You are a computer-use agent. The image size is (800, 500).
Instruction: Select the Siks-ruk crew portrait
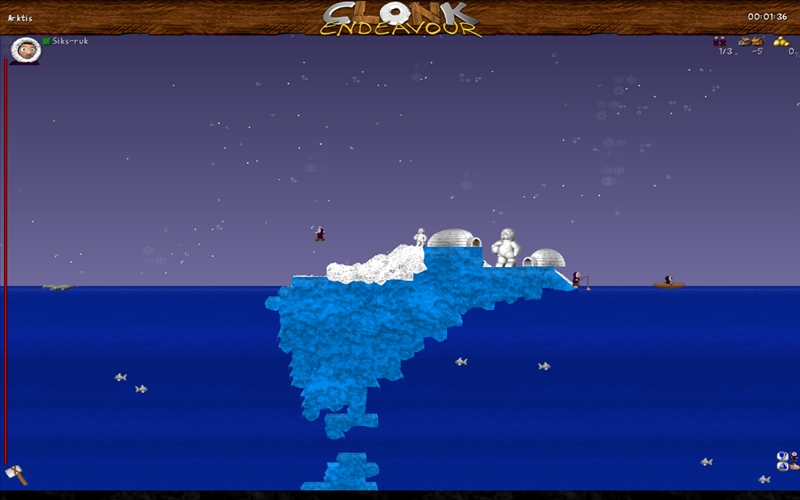(26, 48)
